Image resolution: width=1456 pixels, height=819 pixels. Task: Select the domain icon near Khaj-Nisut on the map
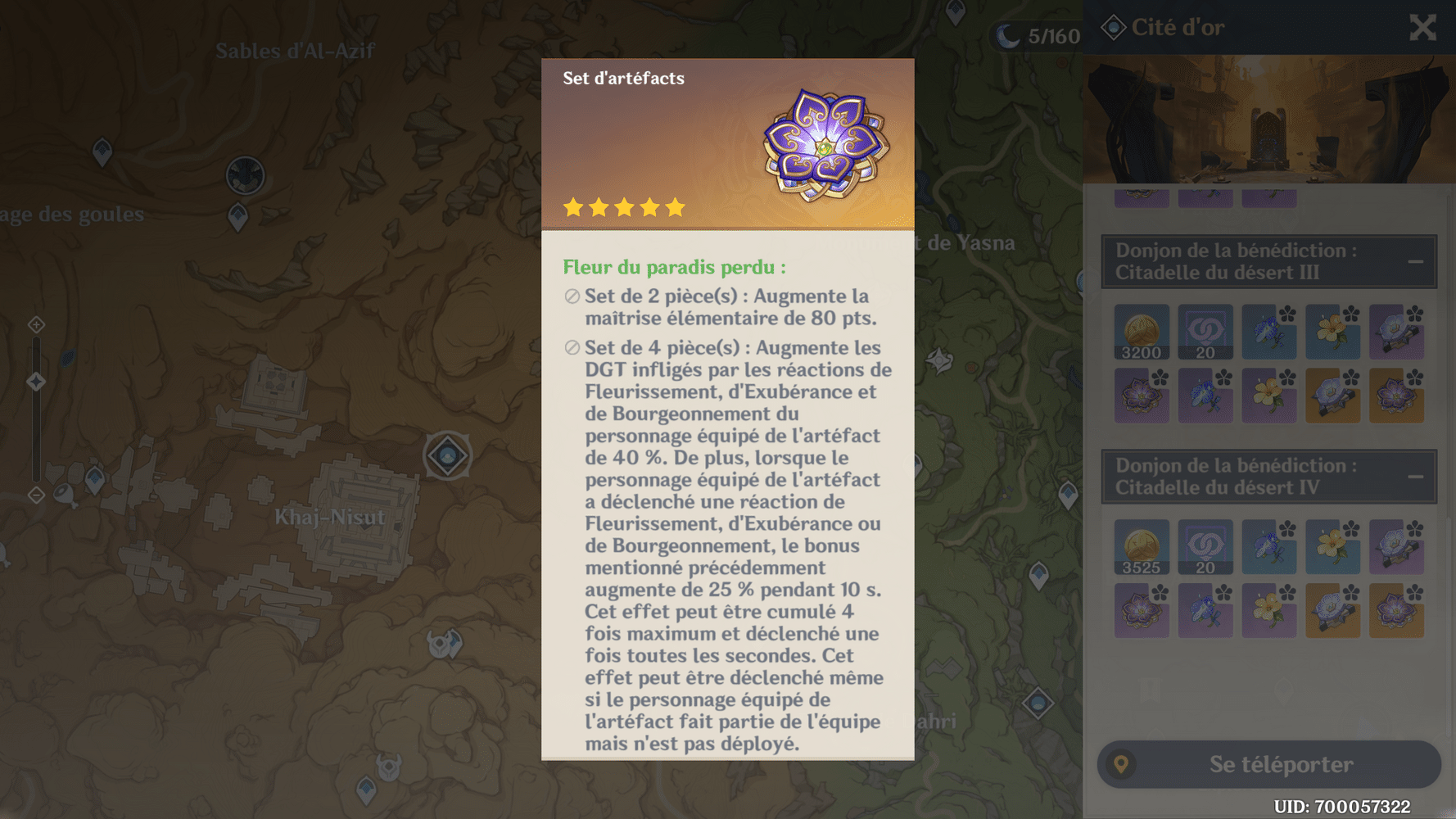447,456
